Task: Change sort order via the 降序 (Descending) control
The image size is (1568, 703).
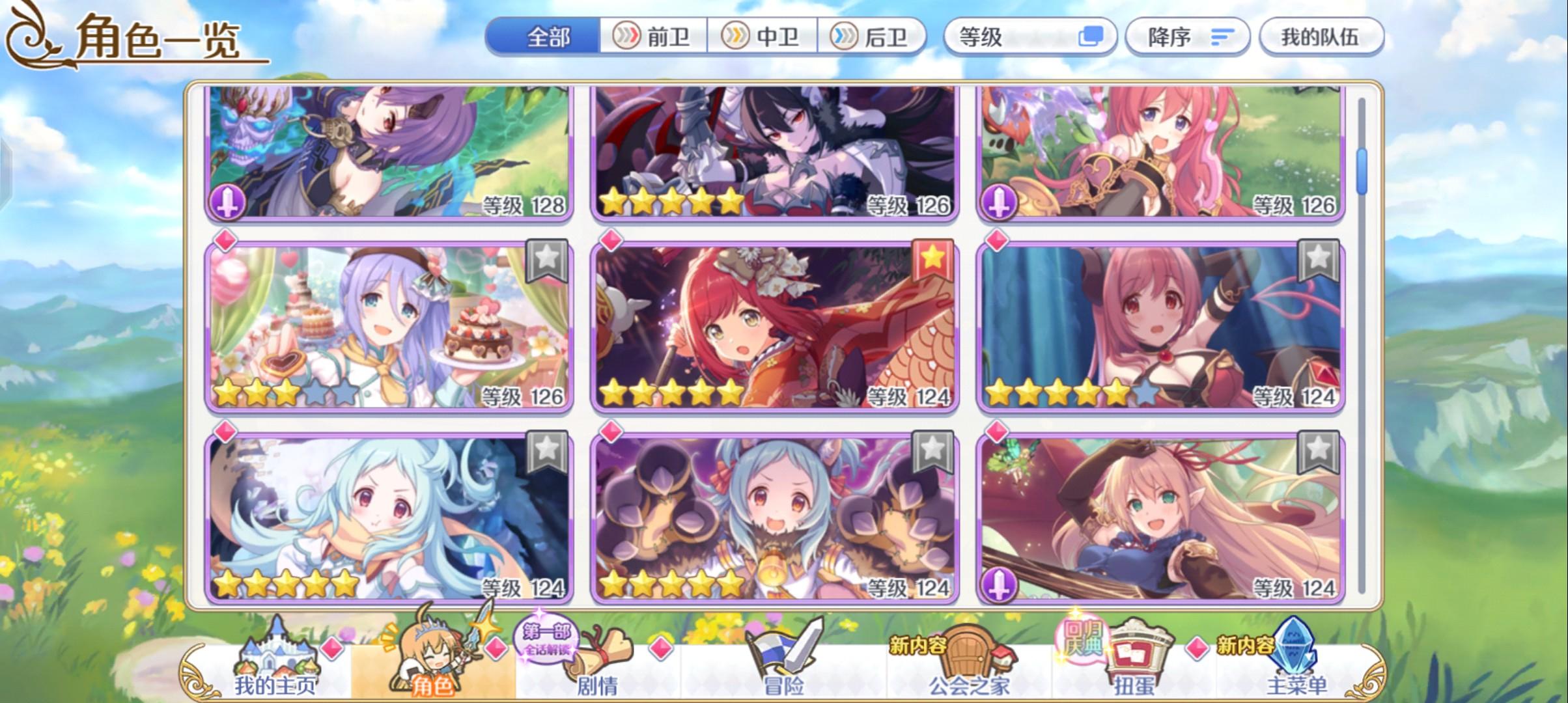Action: pyautogui.click(x=1186, y=37)
